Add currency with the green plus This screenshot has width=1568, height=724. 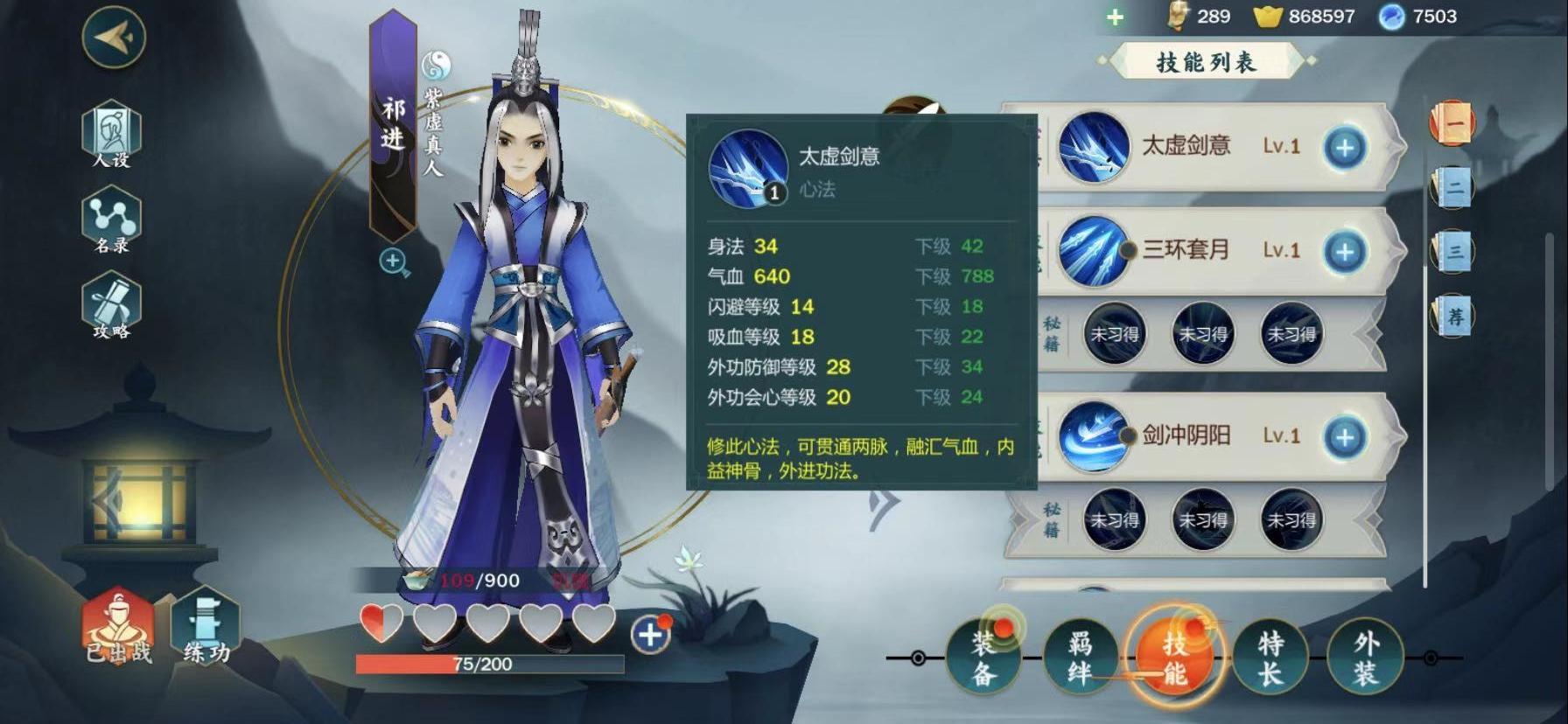tap(1115, 17)
